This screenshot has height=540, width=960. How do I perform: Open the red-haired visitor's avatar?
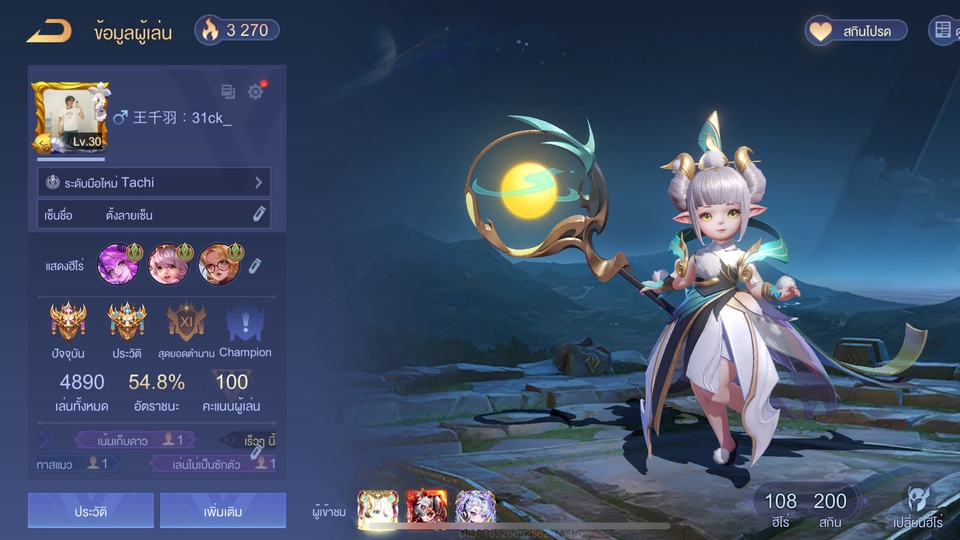[426, 508]
